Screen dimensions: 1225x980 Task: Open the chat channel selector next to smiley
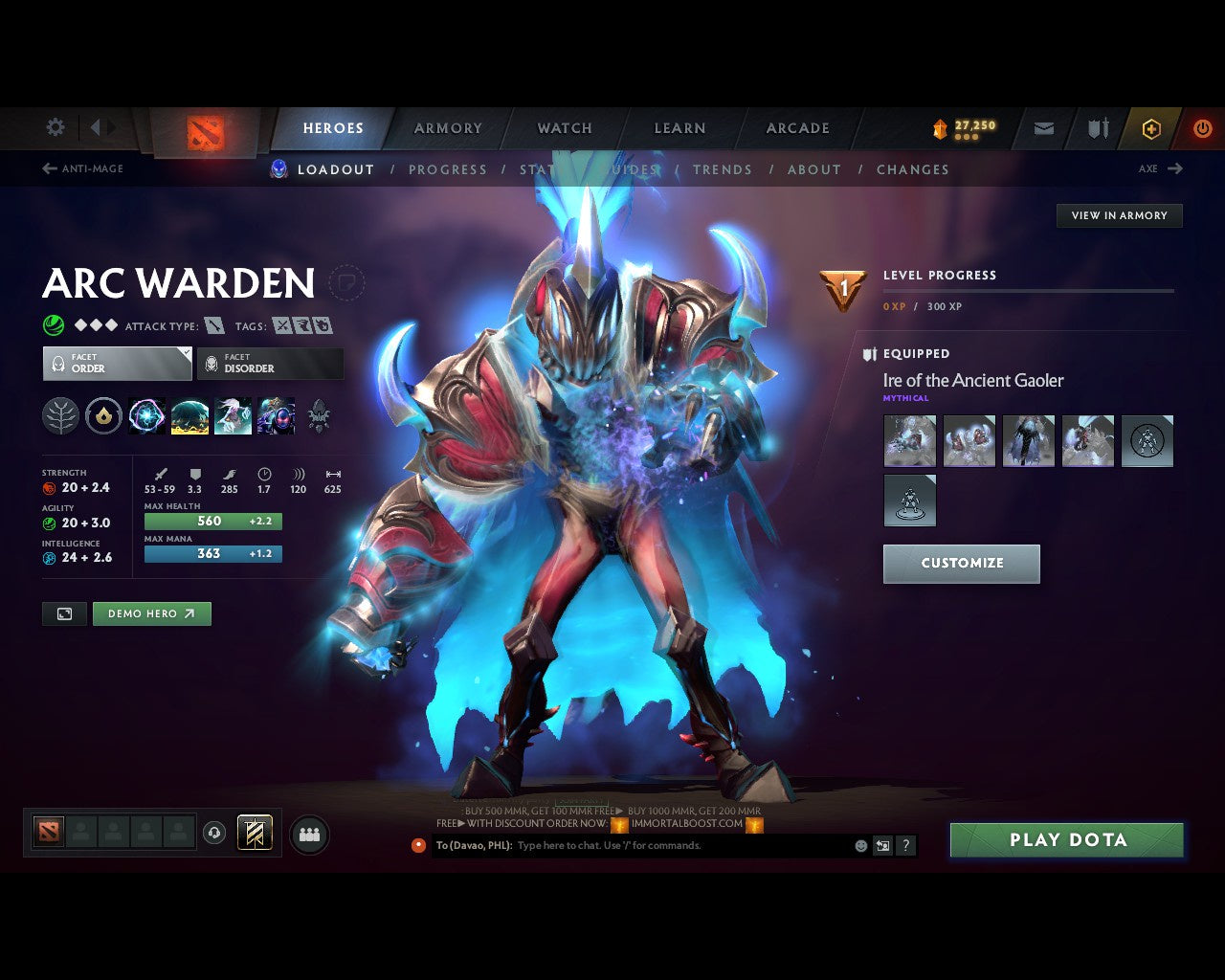(881, 846)
